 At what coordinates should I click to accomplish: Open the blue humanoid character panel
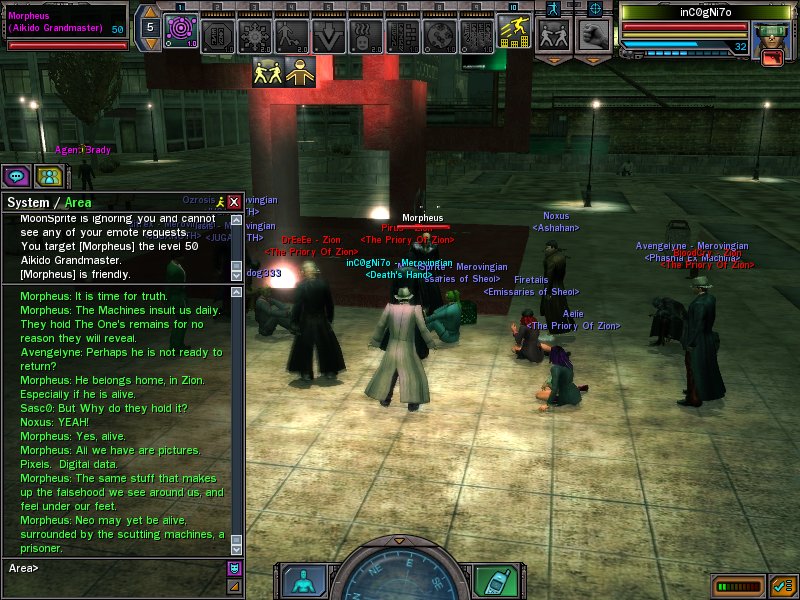(x=303, y=580)
